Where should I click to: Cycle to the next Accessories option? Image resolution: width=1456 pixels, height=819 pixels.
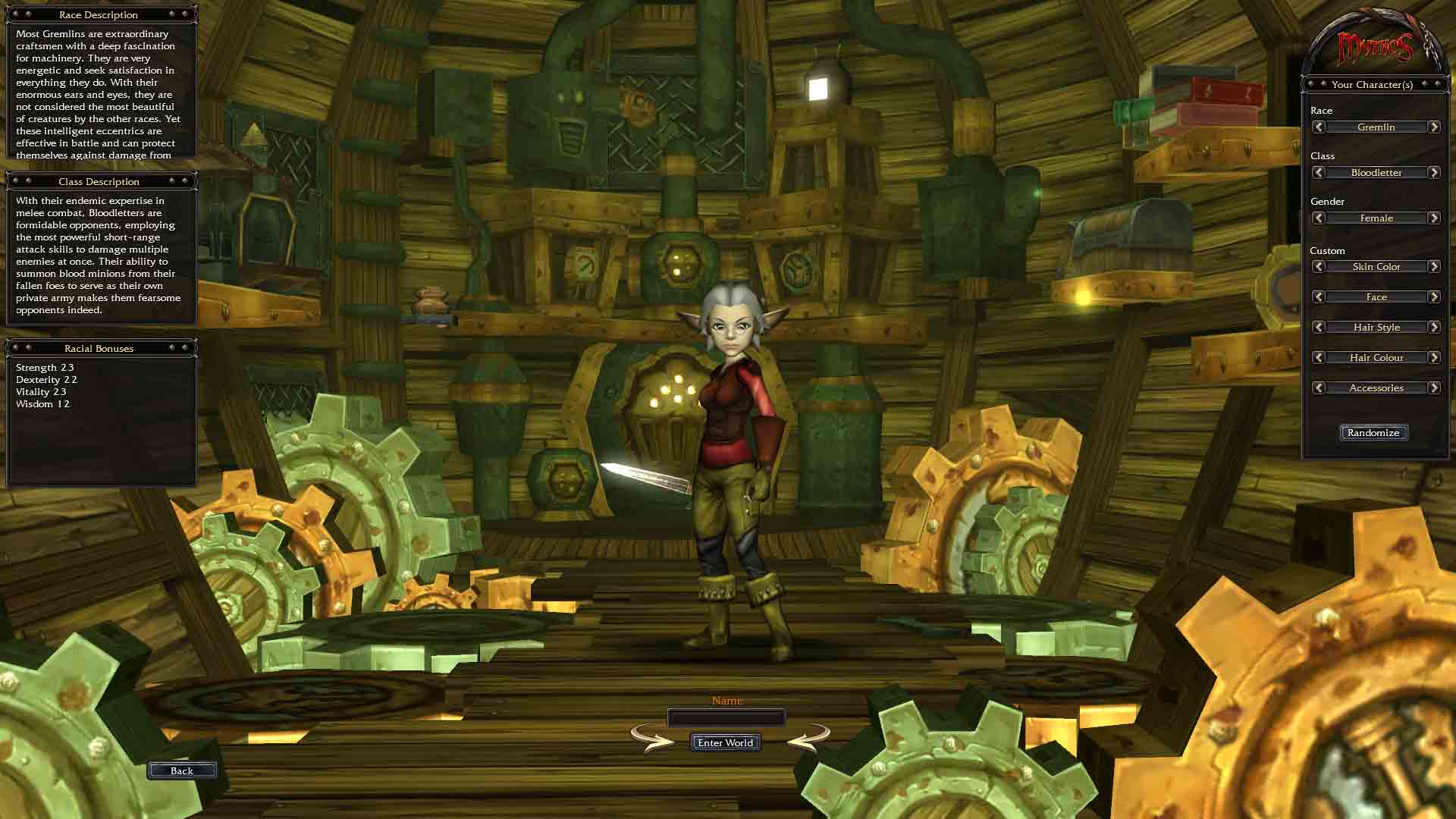tap(1433, 388)
